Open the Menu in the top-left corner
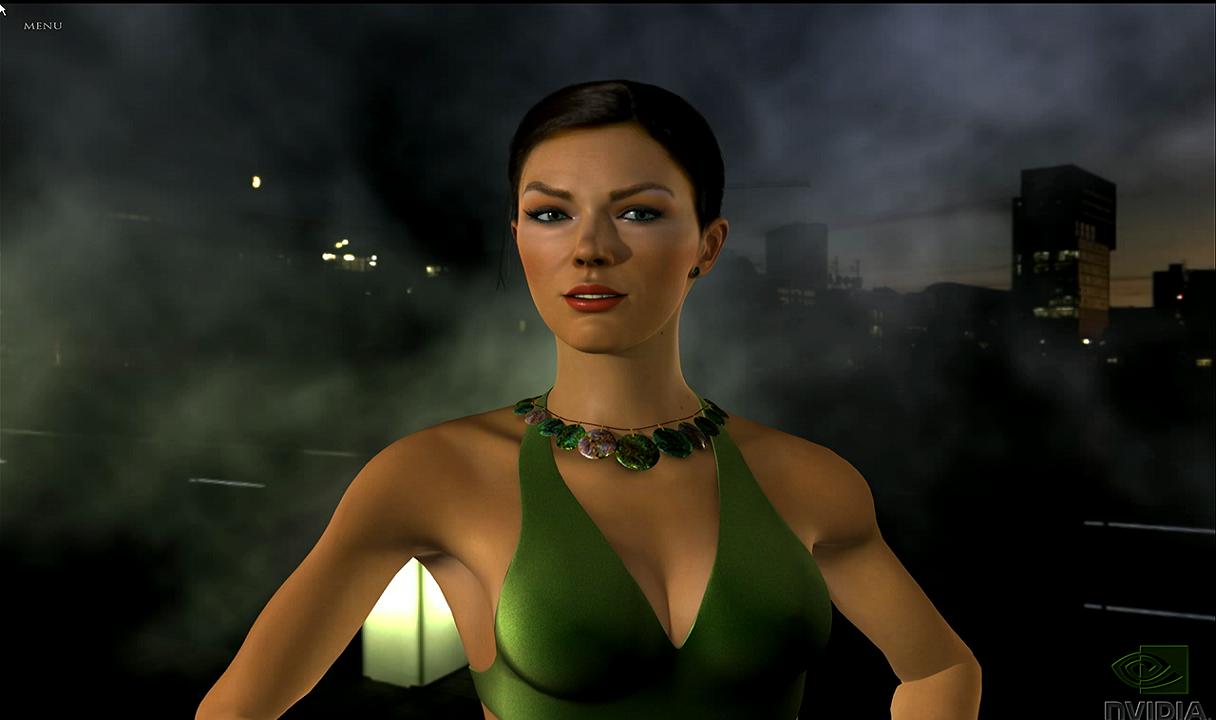The height and width of the screenshot is (720, 1216). (x=43, y=26)
